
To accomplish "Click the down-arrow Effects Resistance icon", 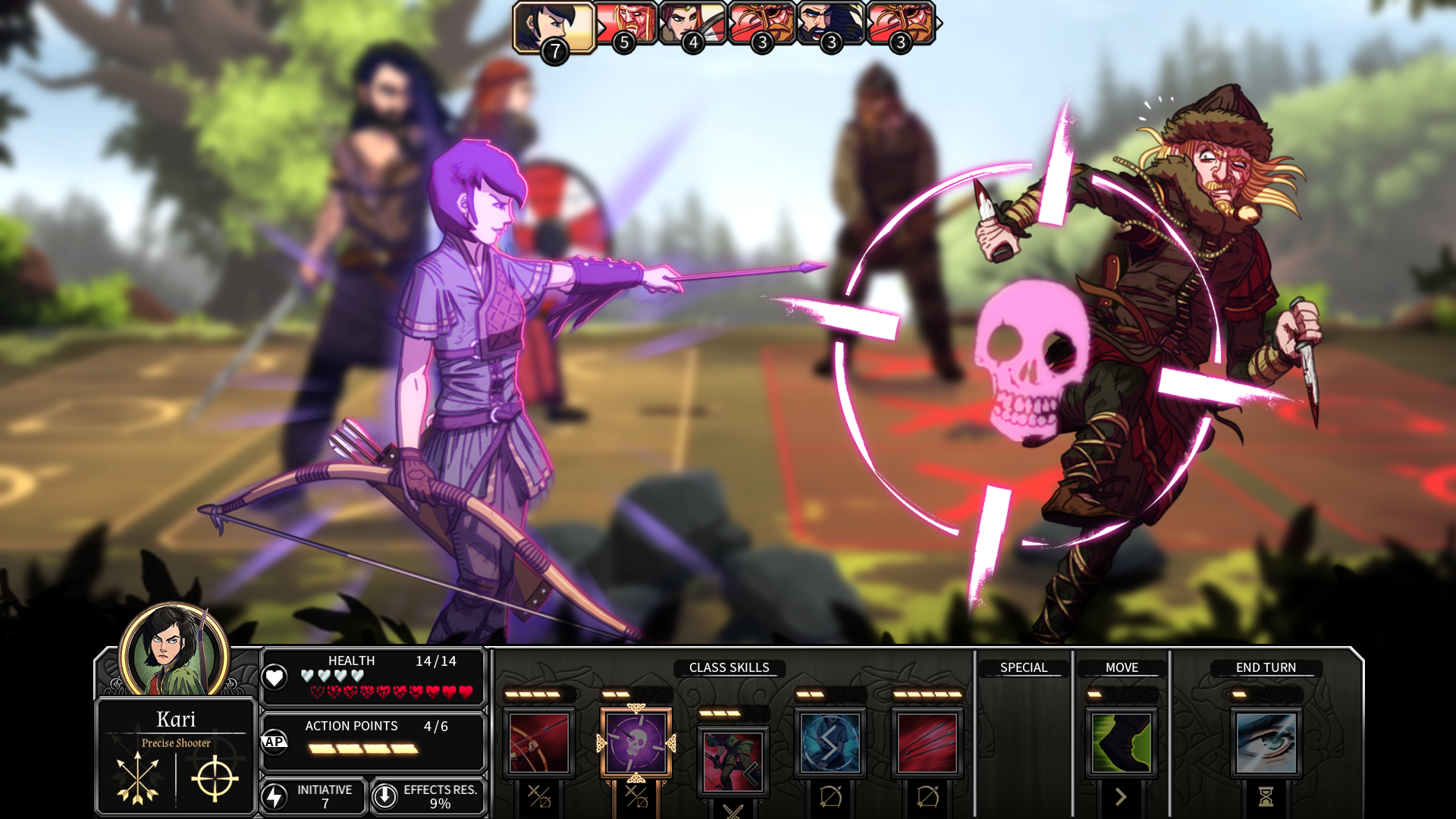I will coord(385,796).
